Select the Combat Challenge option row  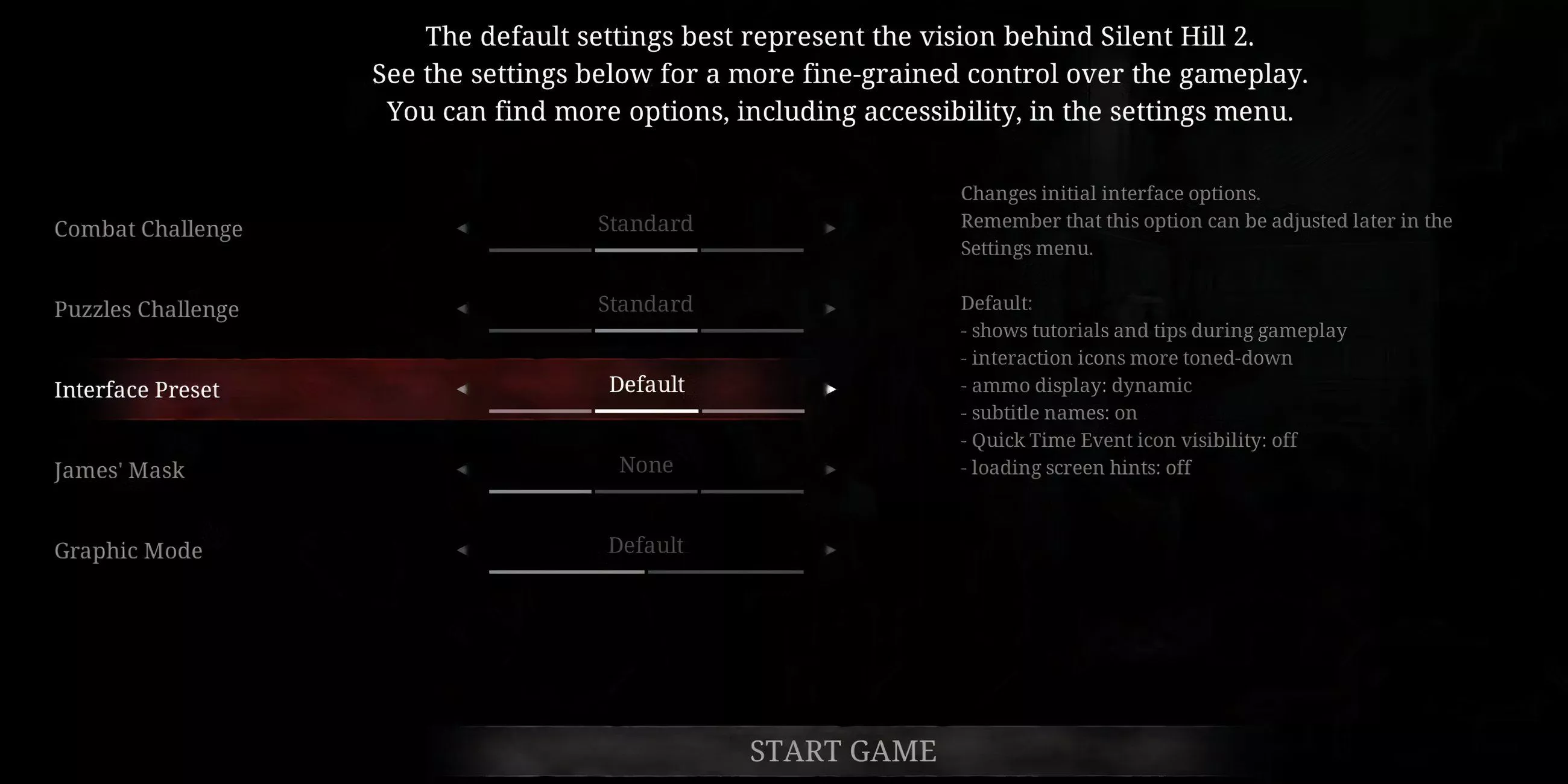pyautogui.click(x=148, y=229)
